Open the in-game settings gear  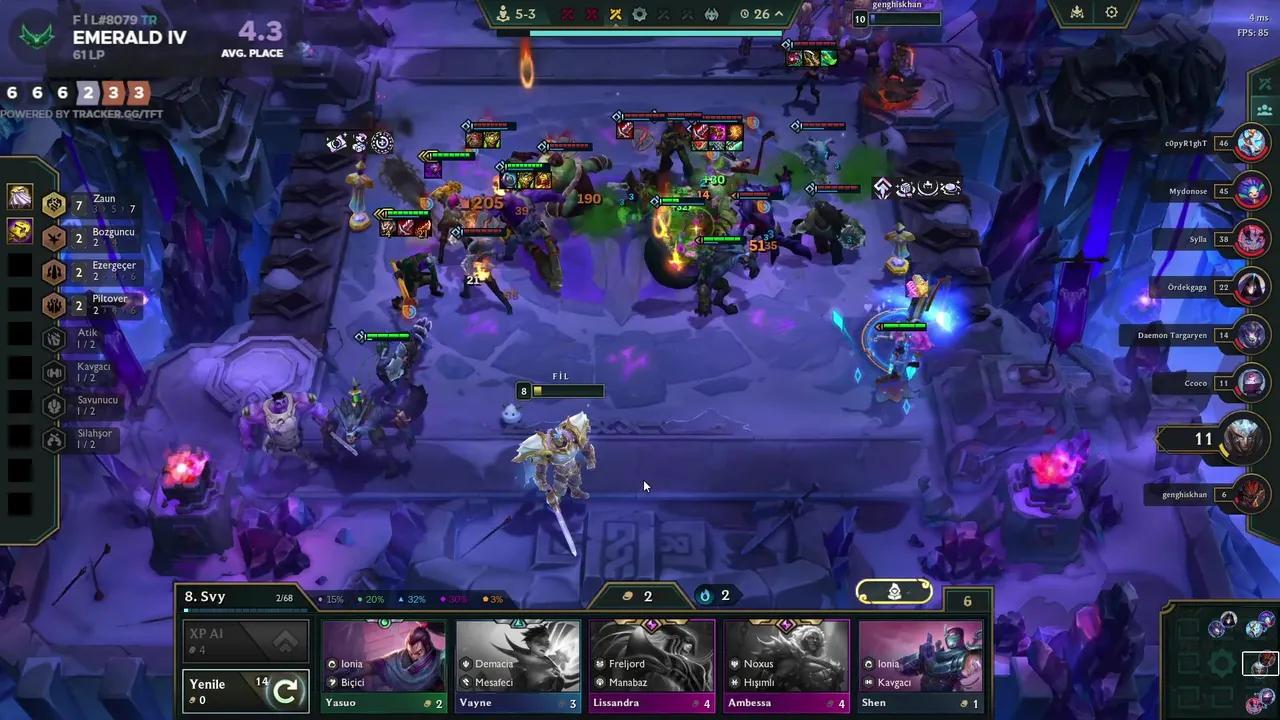[x=1112, y=13]
